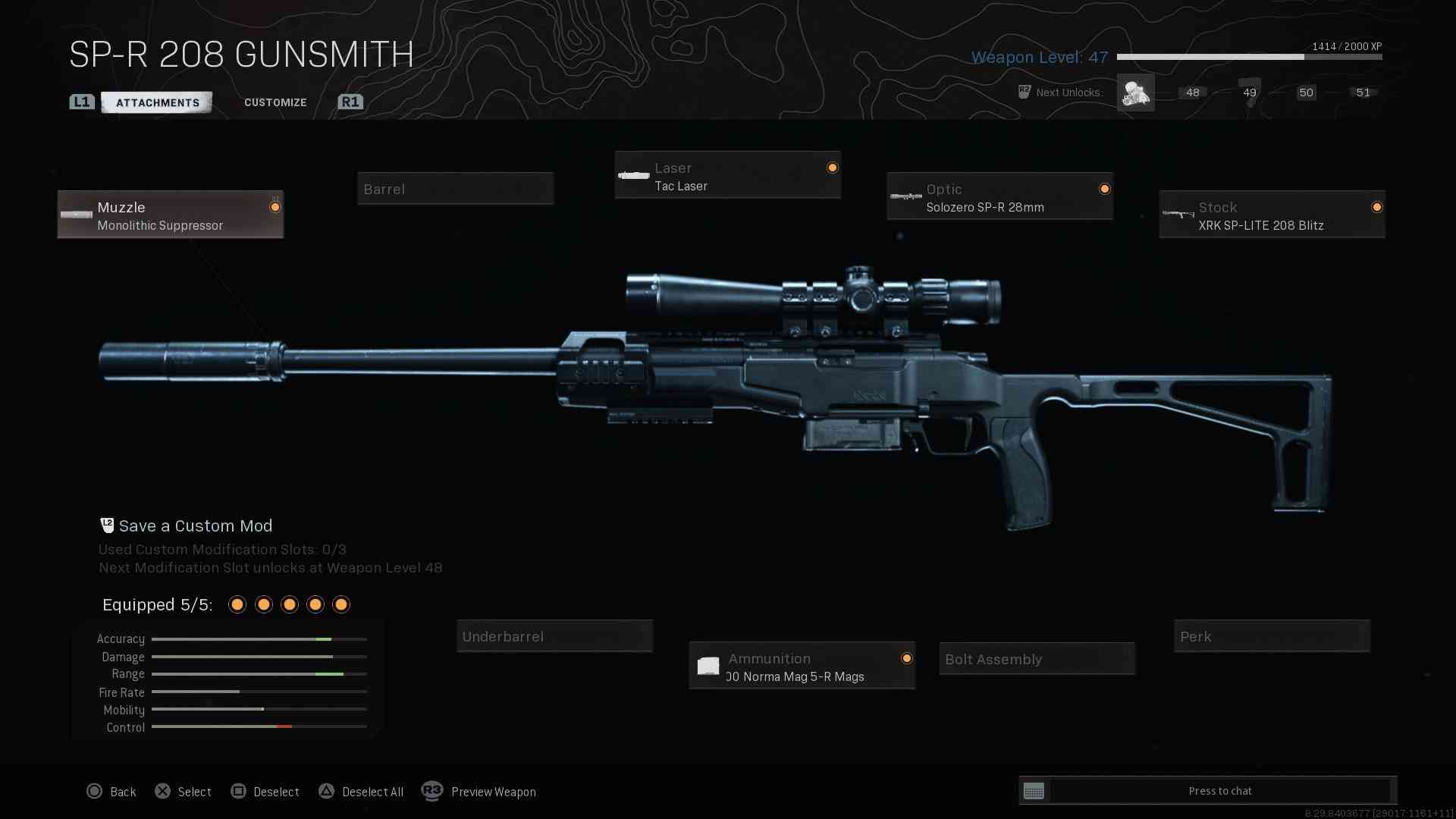Switch to the Attachments tab
1456x819 pixels.
point(157,102)
